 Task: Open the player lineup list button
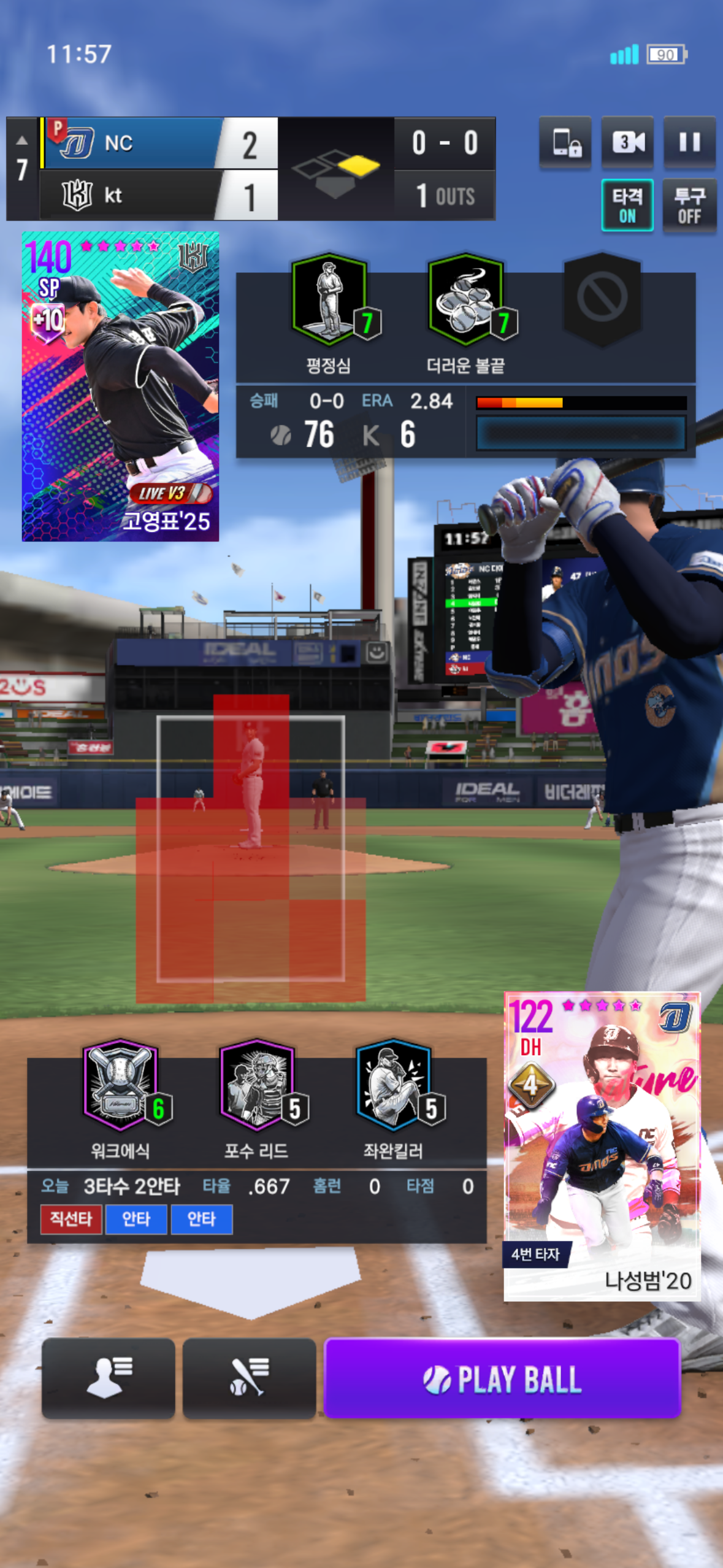tap(109, 1378)
